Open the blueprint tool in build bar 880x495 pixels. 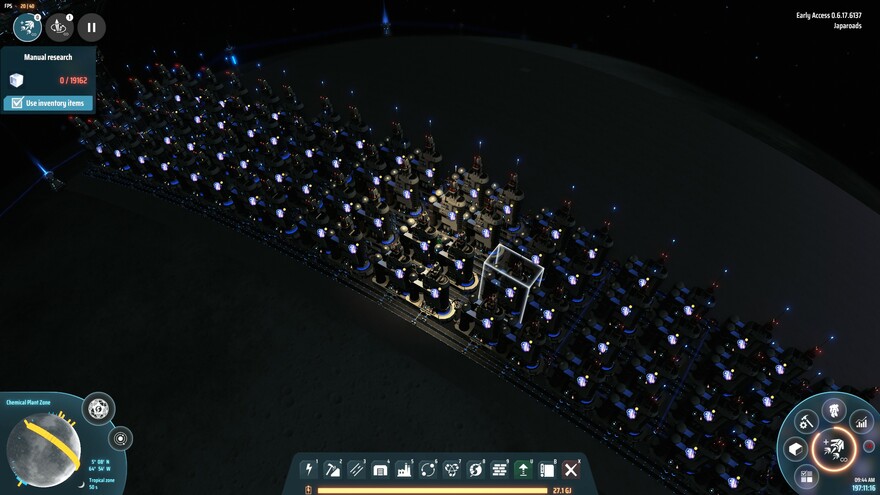pos(547,469)
